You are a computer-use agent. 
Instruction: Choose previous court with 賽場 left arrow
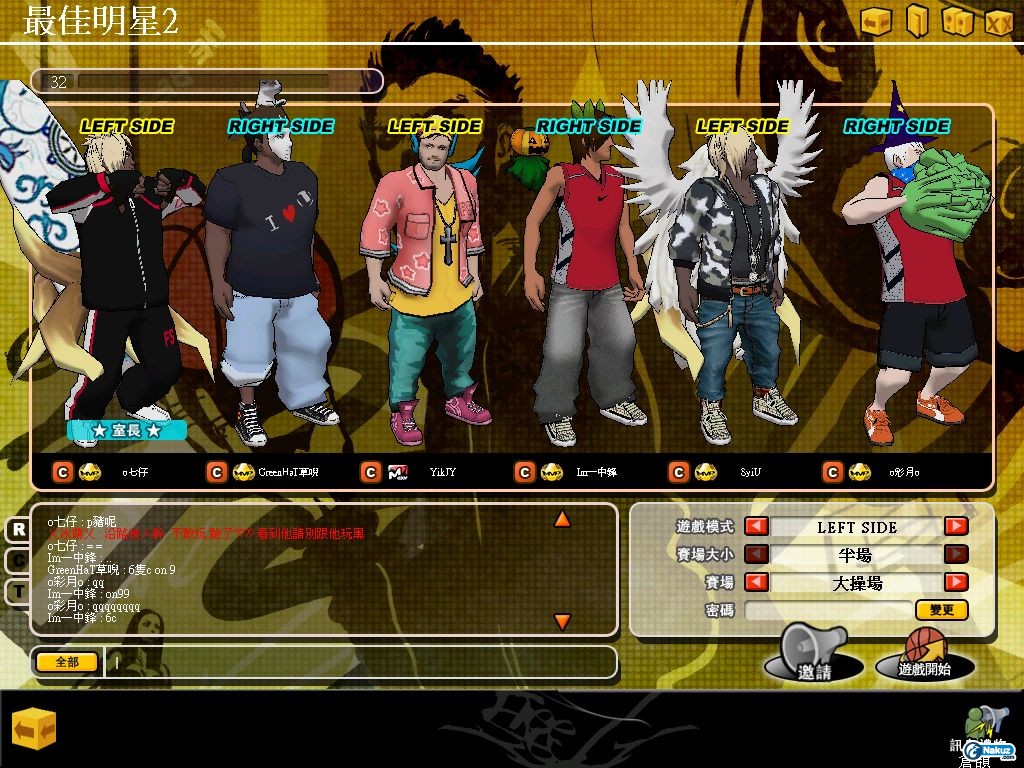(757, 582)
